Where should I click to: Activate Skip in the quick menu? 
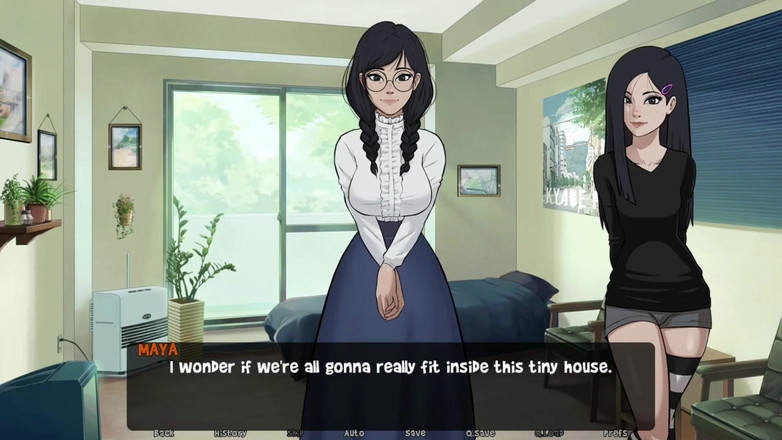pyautogui.click(x=295, y=433)
